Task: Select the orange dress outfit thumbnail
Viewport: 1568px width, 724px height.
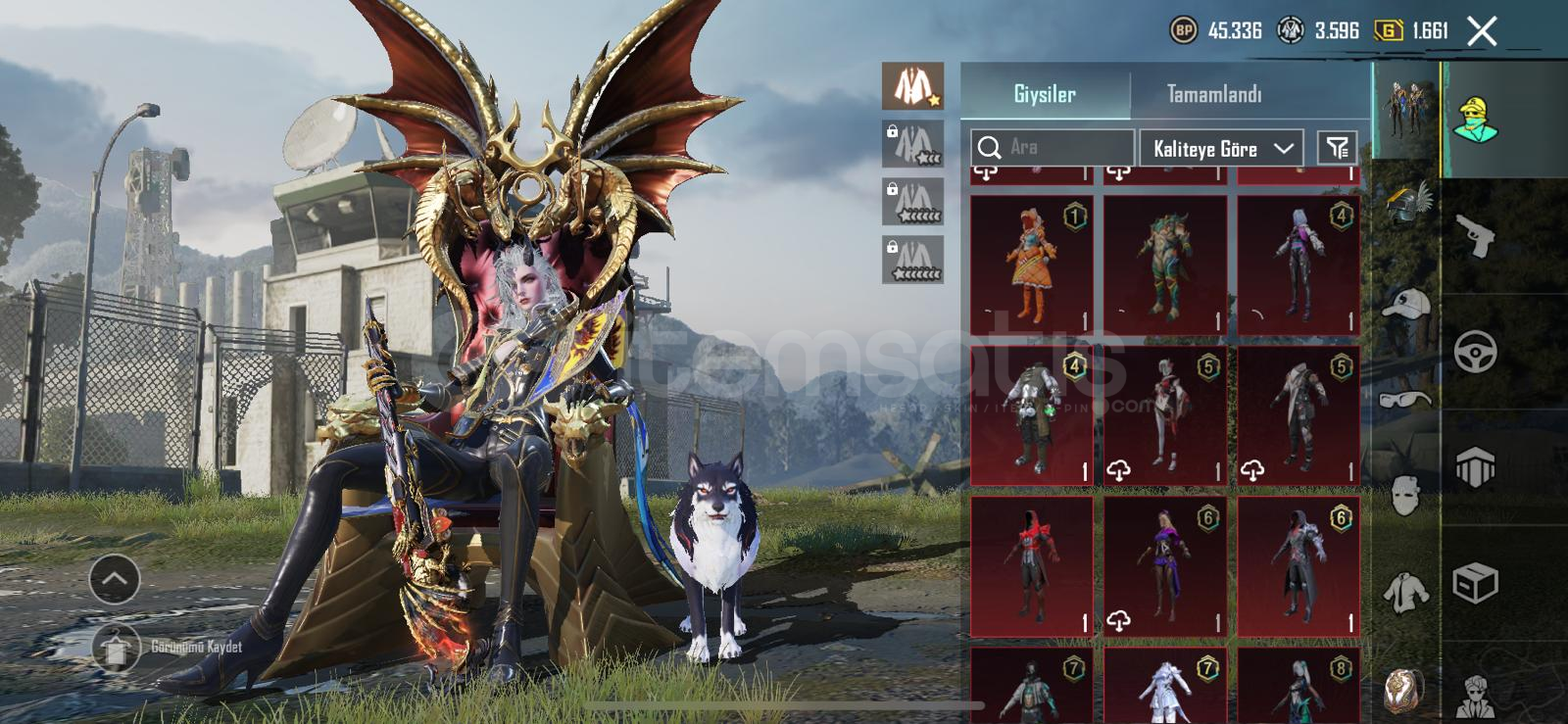Action: [x=1032, y=265]
